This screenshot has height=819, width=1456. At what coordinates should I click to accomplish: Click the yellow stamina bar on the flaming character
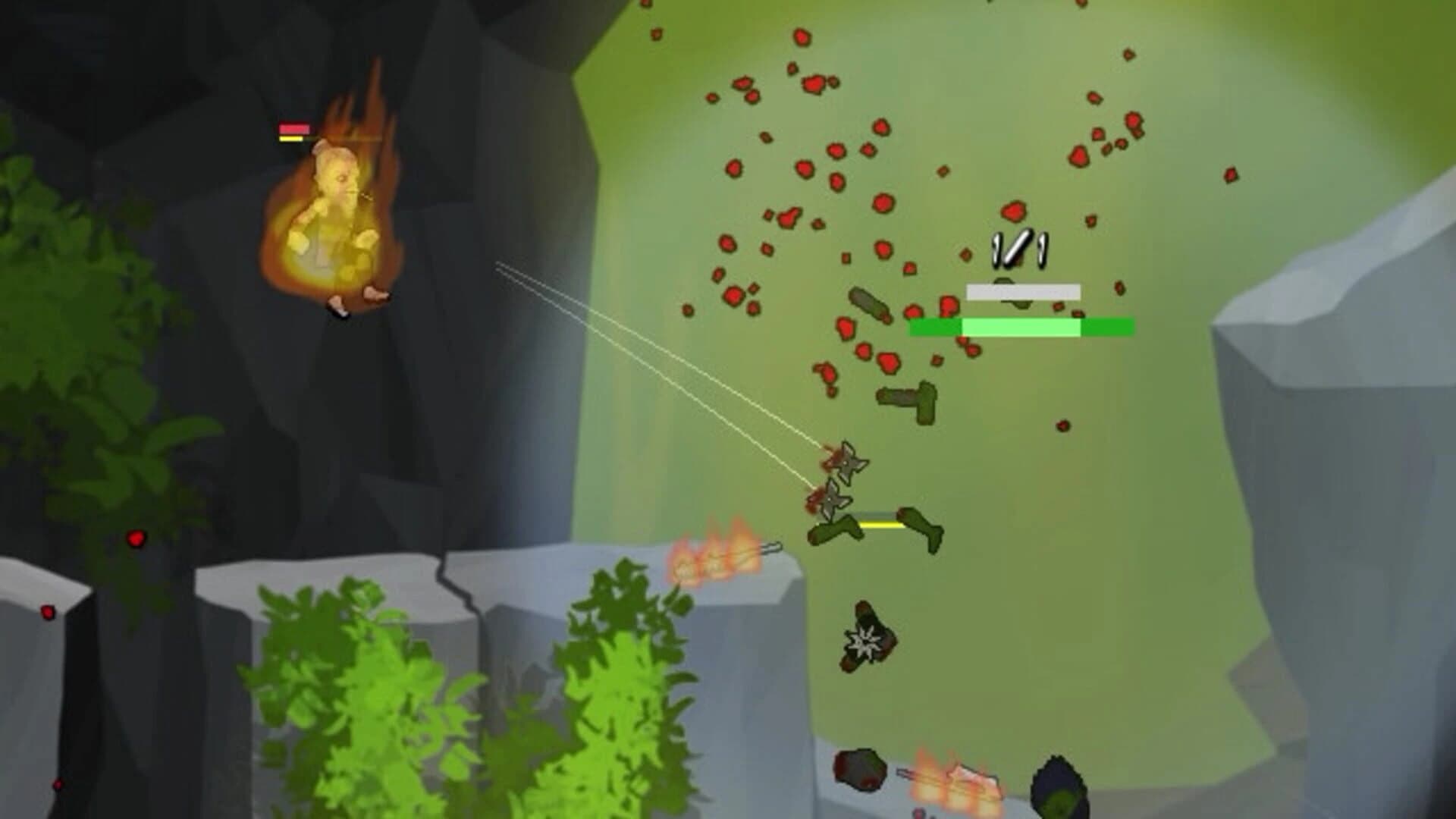290,140
